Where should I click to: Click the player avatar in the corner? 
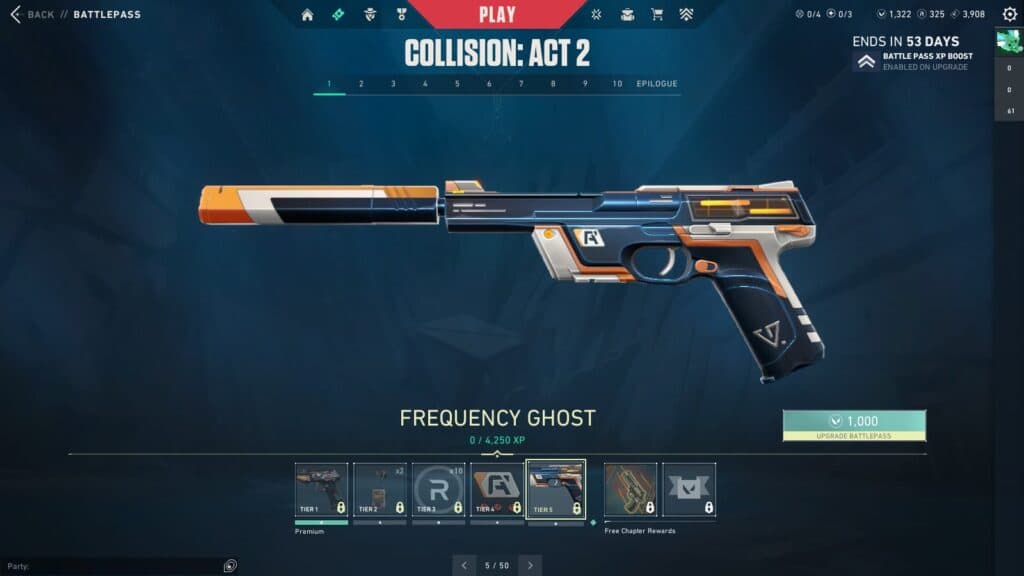click(x=1007, y=42)
